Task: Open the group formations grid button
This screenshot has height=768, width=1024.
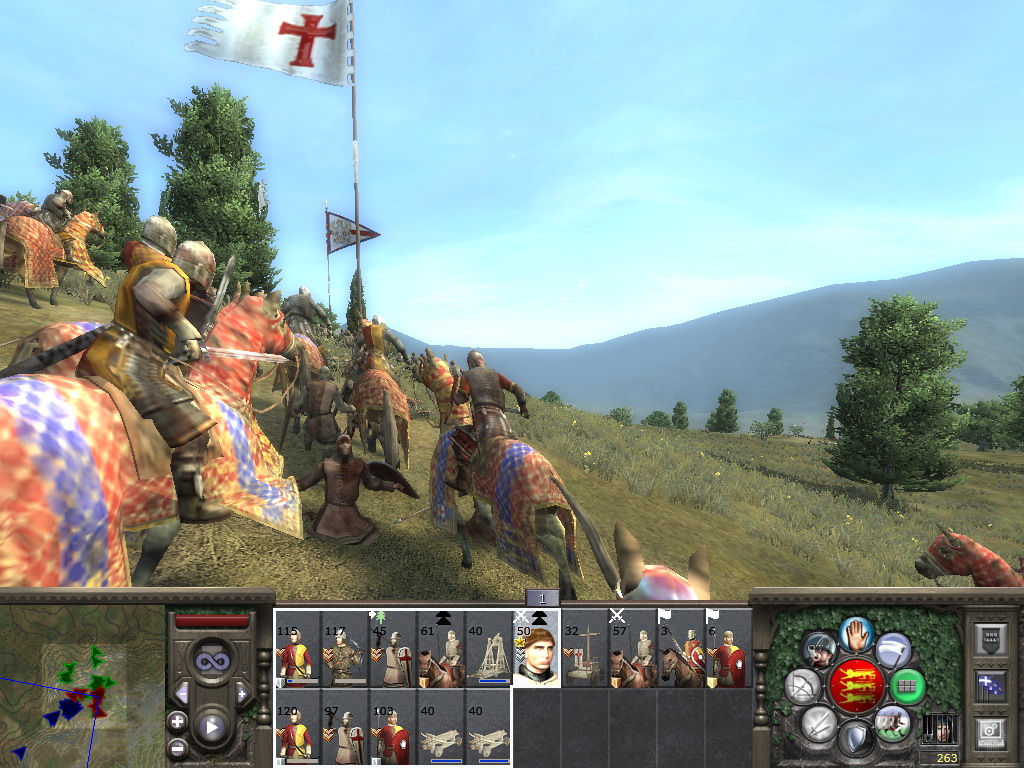Action: (x=907, y=686)
